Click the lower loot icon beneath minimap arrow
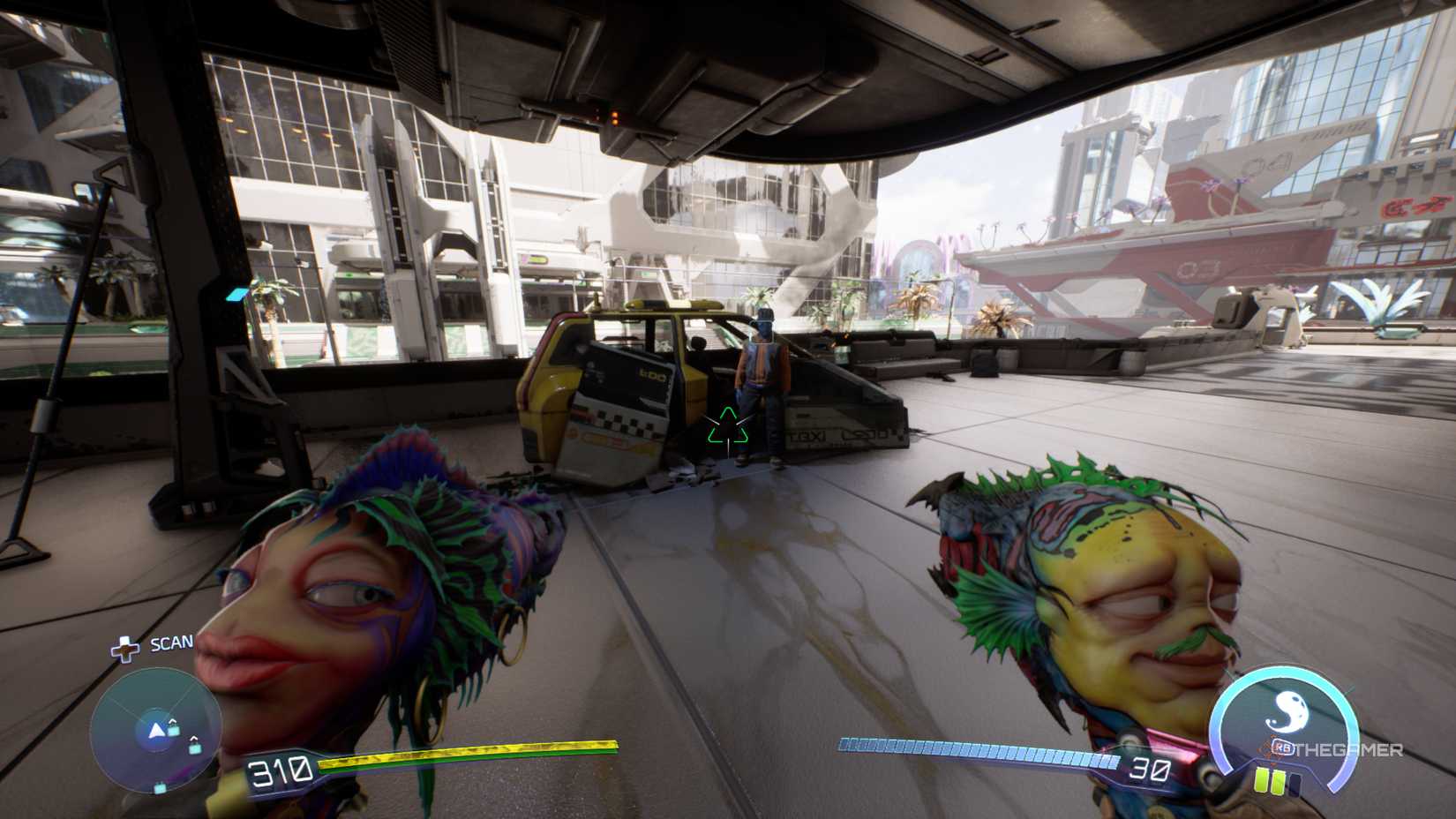Viewport: 1456px width, 819px height. (160, 786)
